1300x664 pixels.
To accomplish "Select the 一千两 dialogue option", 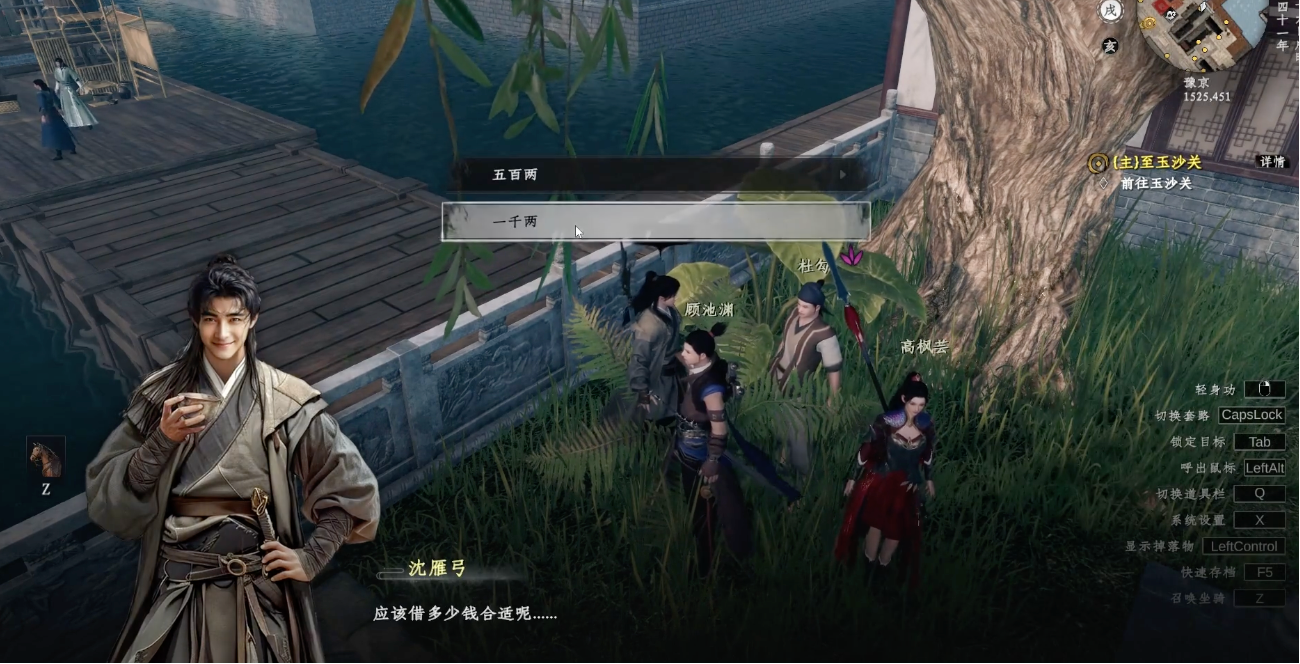I will click(x=655, y=222).
